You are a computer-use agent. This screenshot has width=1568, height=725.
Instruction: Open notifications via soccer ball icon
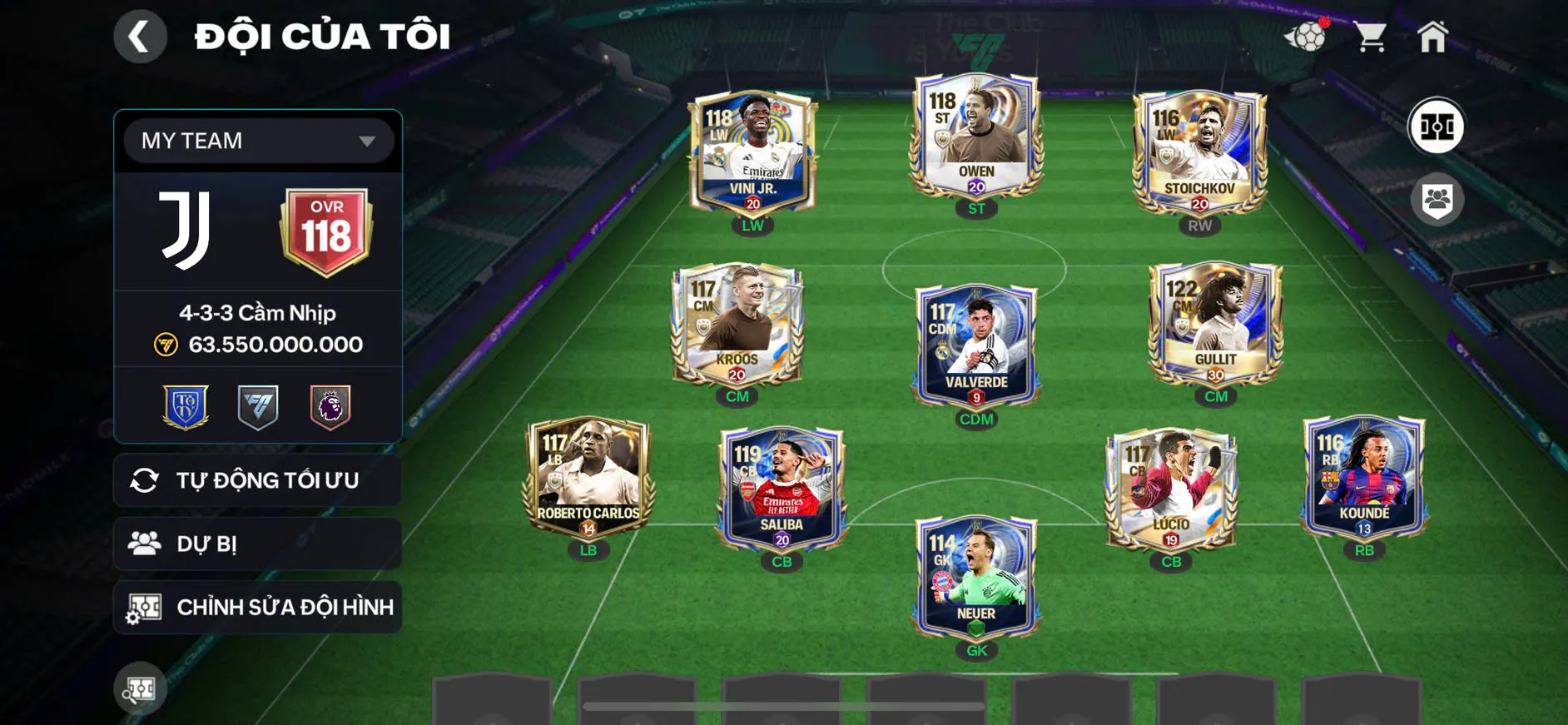[1308, 35]
